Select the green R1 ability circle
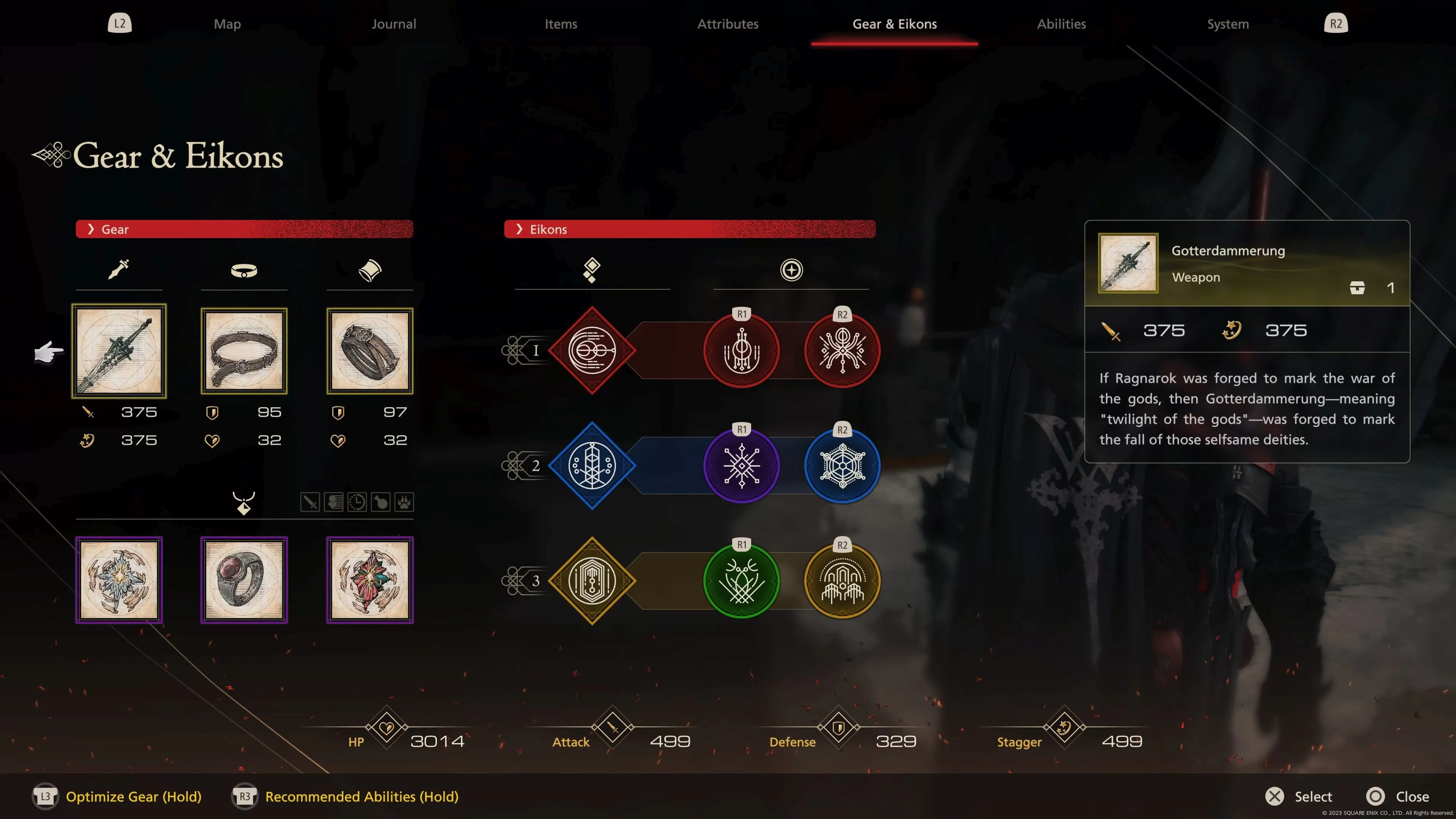 click(x=741, y=581)
